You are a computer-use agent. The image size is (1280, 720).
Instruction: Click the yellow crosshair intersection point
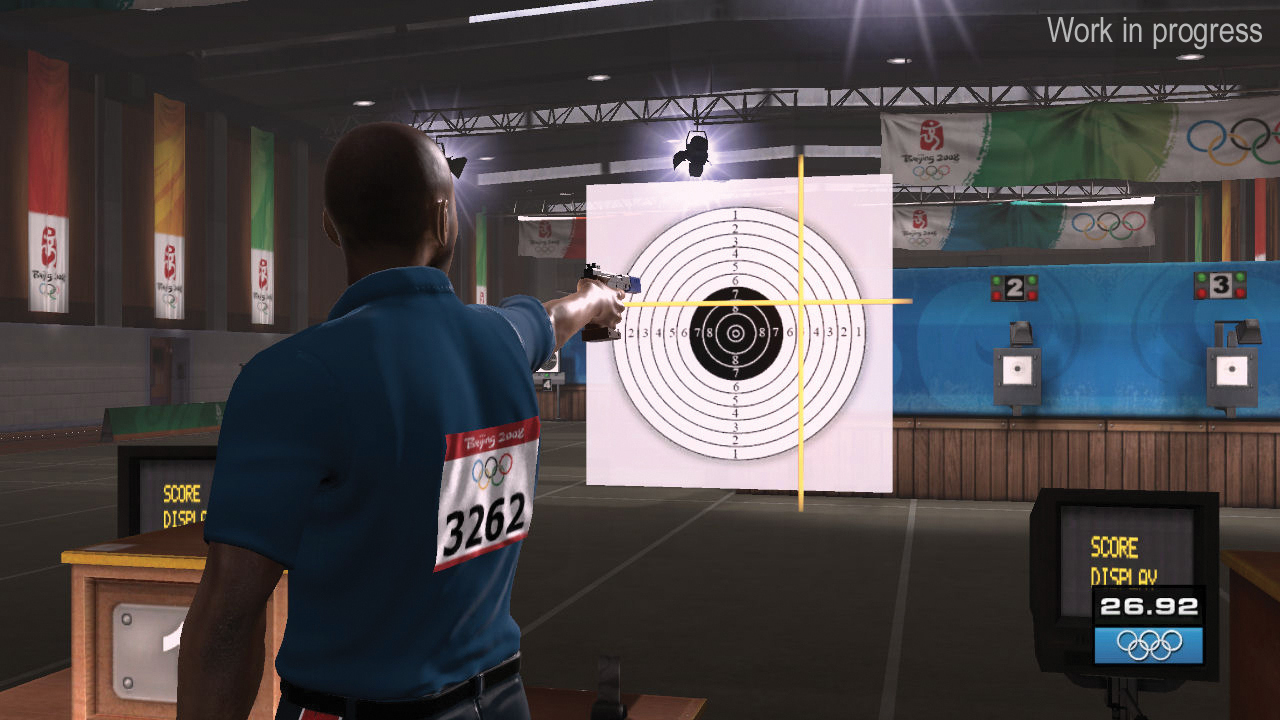click(x=800, y=301)
